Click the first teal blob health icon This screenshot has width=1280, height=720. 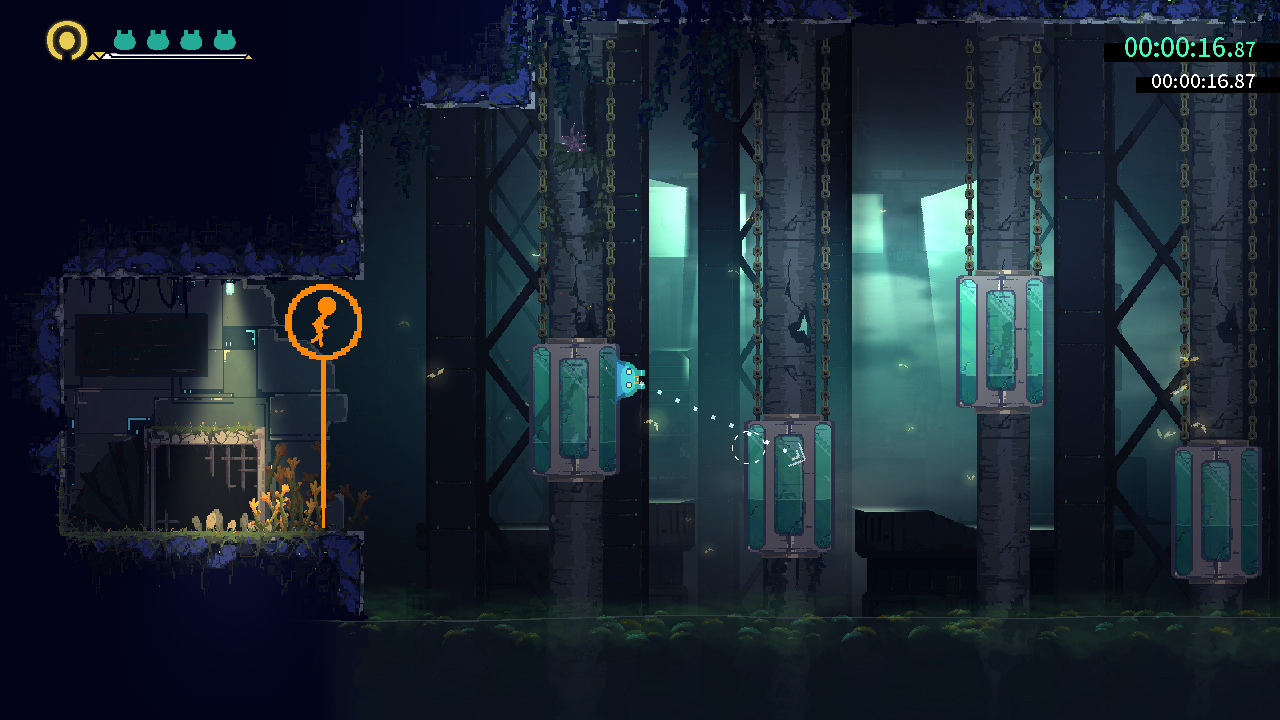[124, 40]
